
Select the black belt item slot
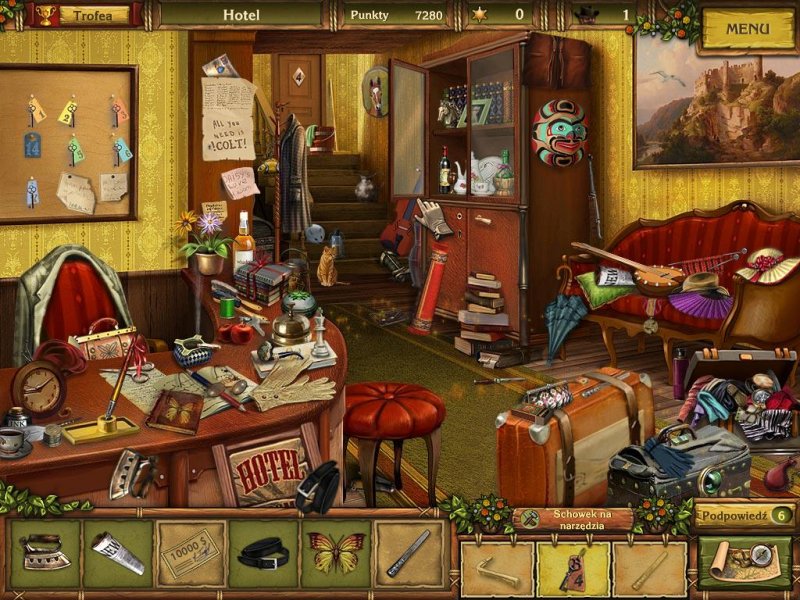[263, 553]
